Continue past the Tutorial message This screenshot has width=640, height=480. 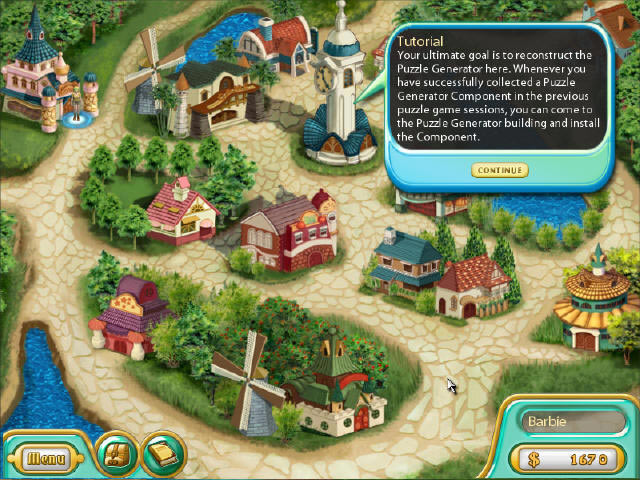[499, 170]
